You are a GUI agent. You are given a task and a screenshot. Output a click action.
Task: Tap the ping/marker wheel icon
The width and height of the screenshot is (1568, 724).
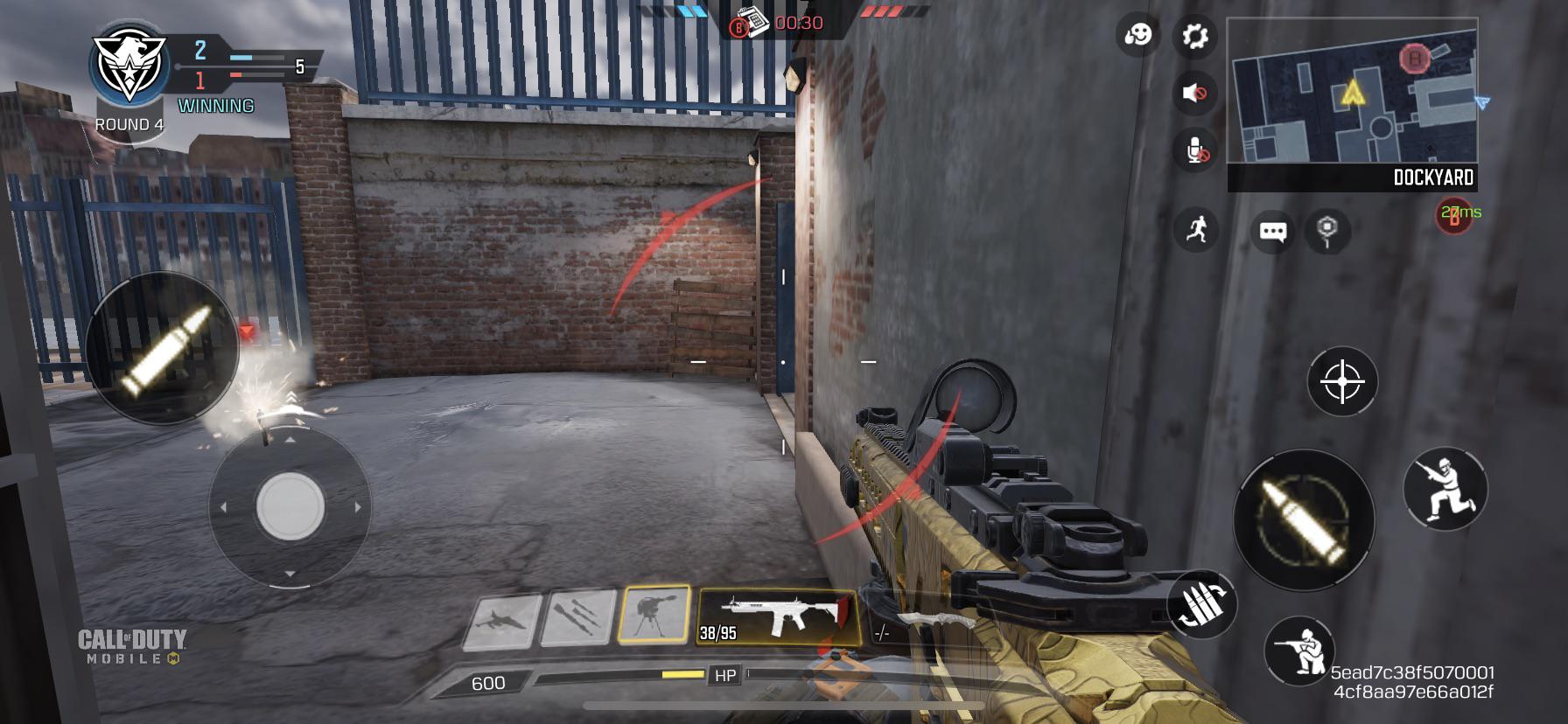pos(1326,229)
